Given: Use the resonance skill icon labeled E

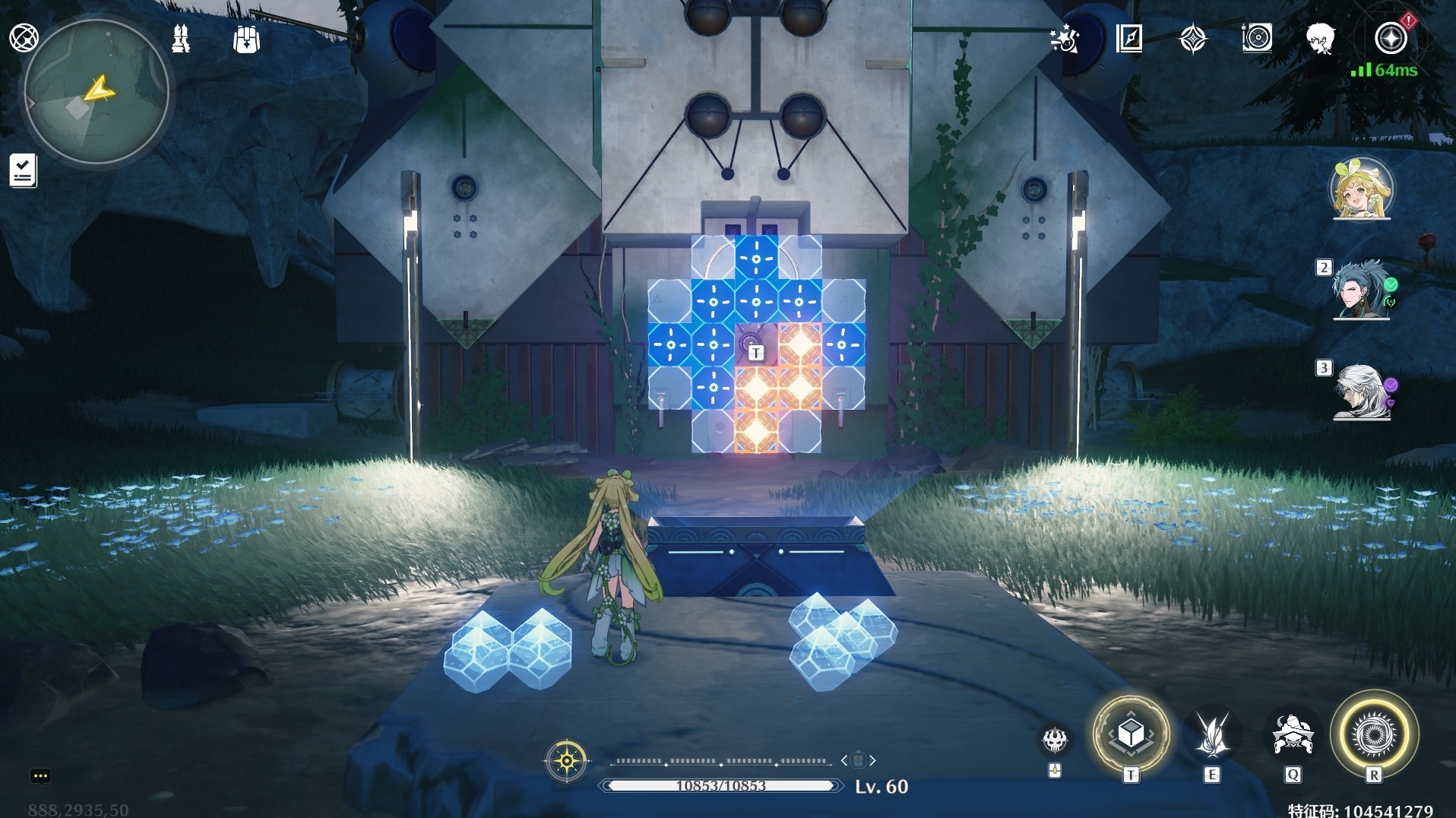Looking at the screenshot, I should [x=1212, y=734].
